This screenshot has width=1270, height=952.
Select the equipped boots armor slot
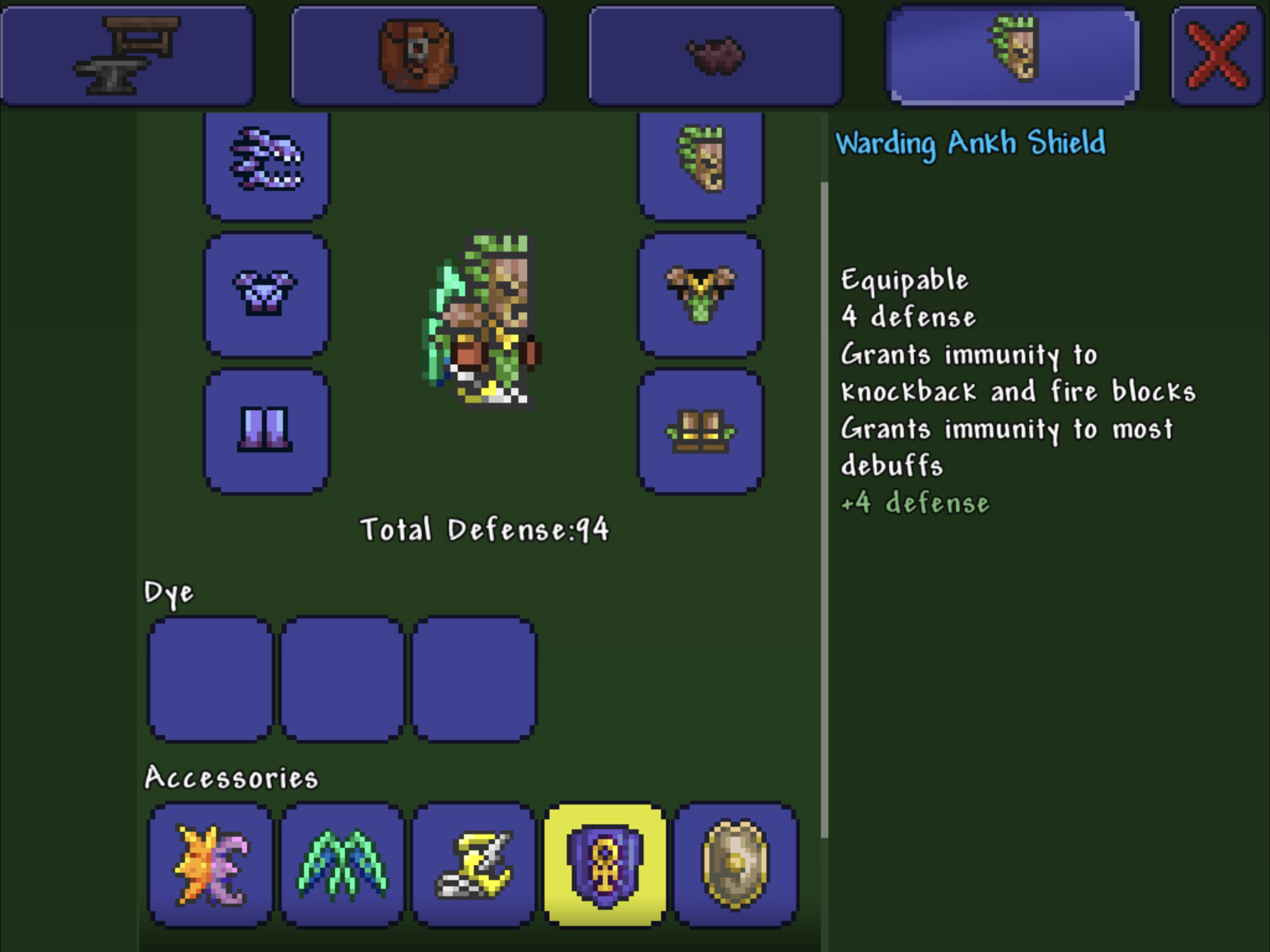[701, 430]
